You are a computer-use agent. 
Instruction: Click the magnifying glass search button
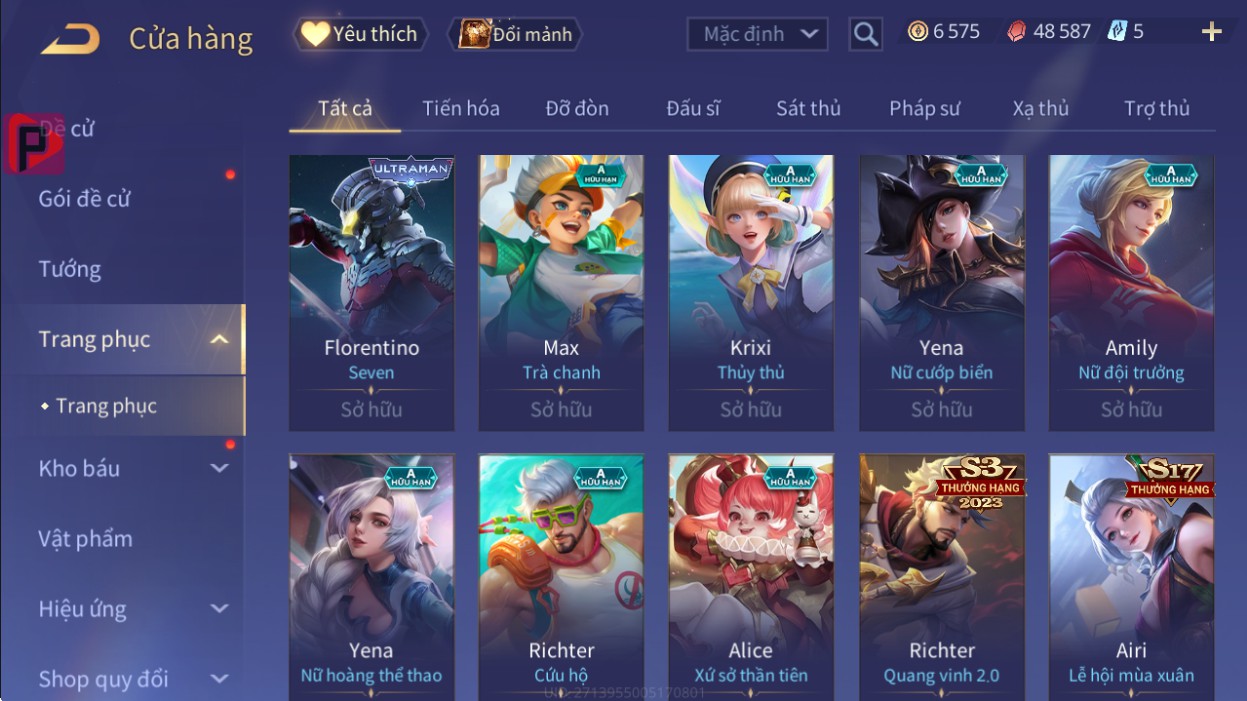(x=866, y=34)
